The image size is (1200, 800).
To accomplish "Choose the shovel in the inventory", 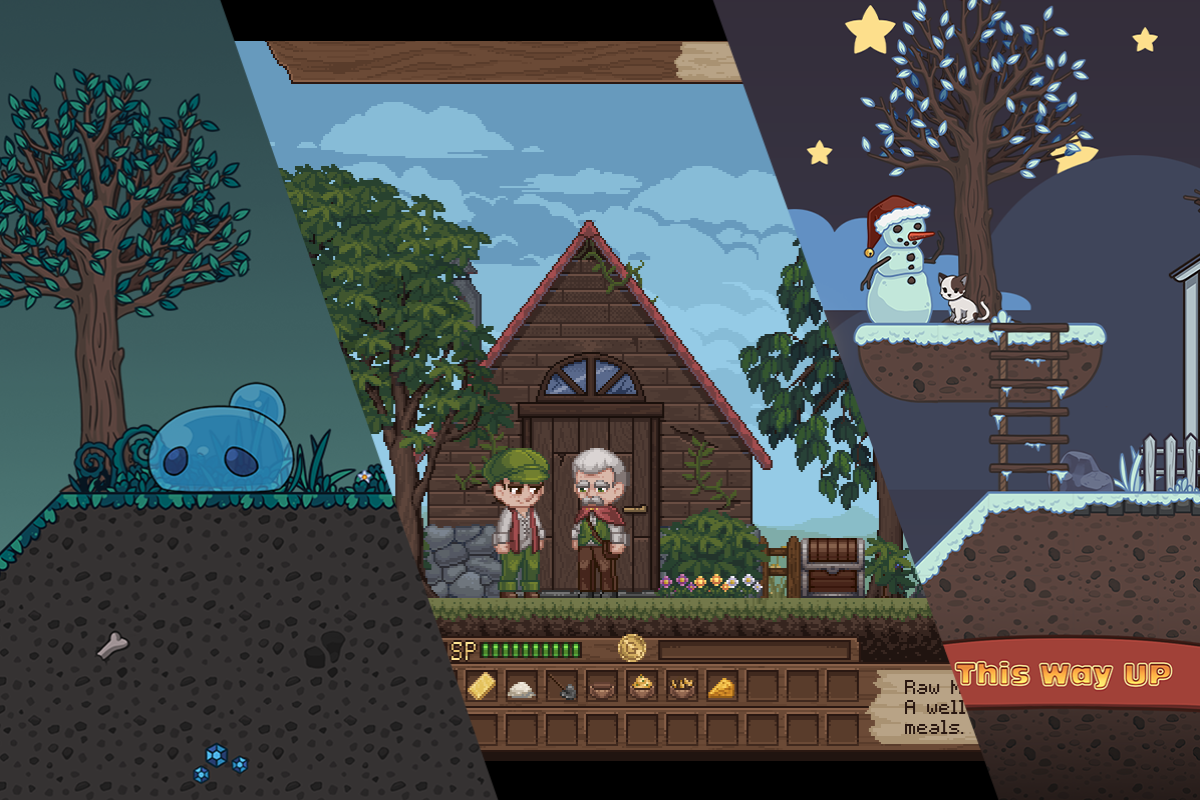I will 561,687.
